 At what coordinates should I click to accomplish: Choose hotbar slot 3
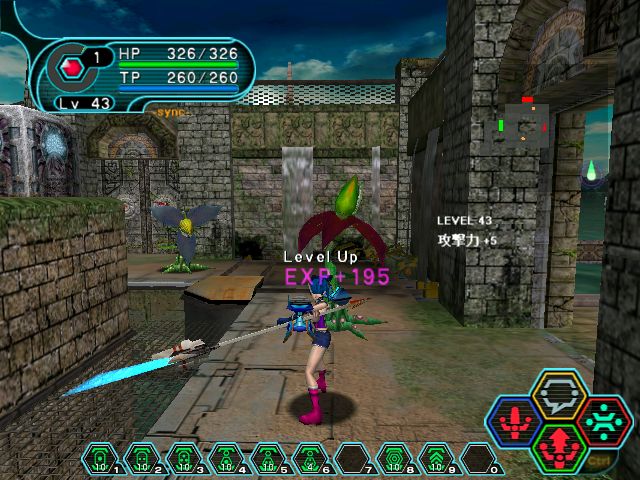coord(184,459)
